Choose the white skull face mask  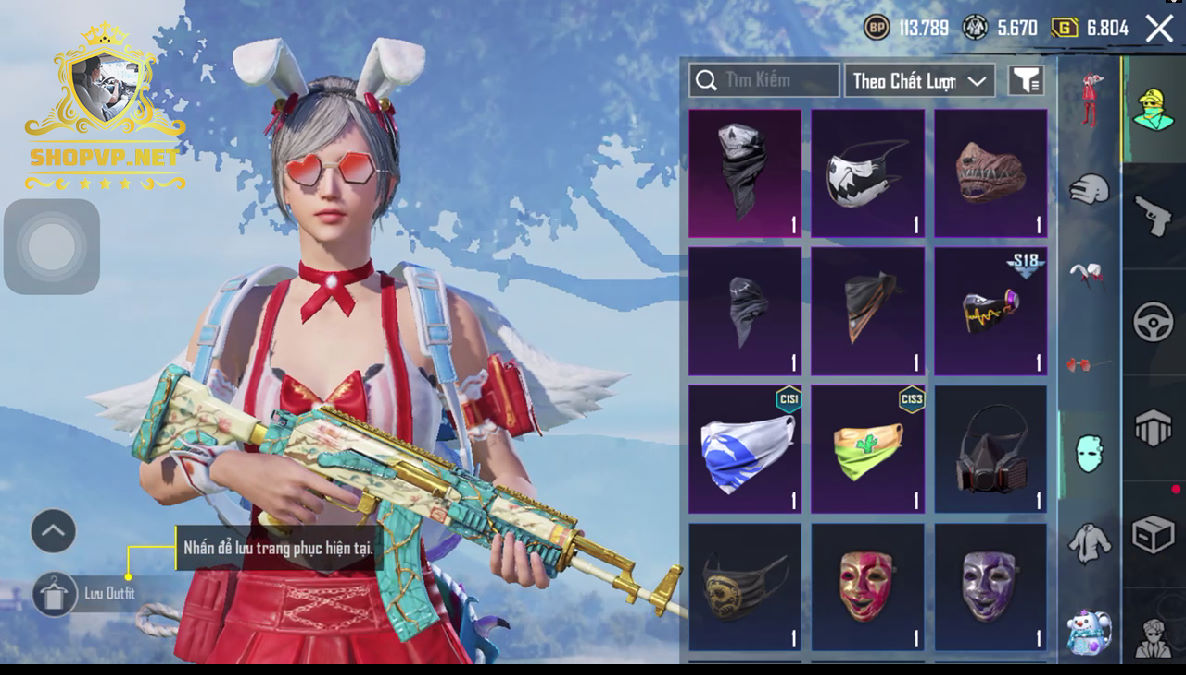[867, 173]
